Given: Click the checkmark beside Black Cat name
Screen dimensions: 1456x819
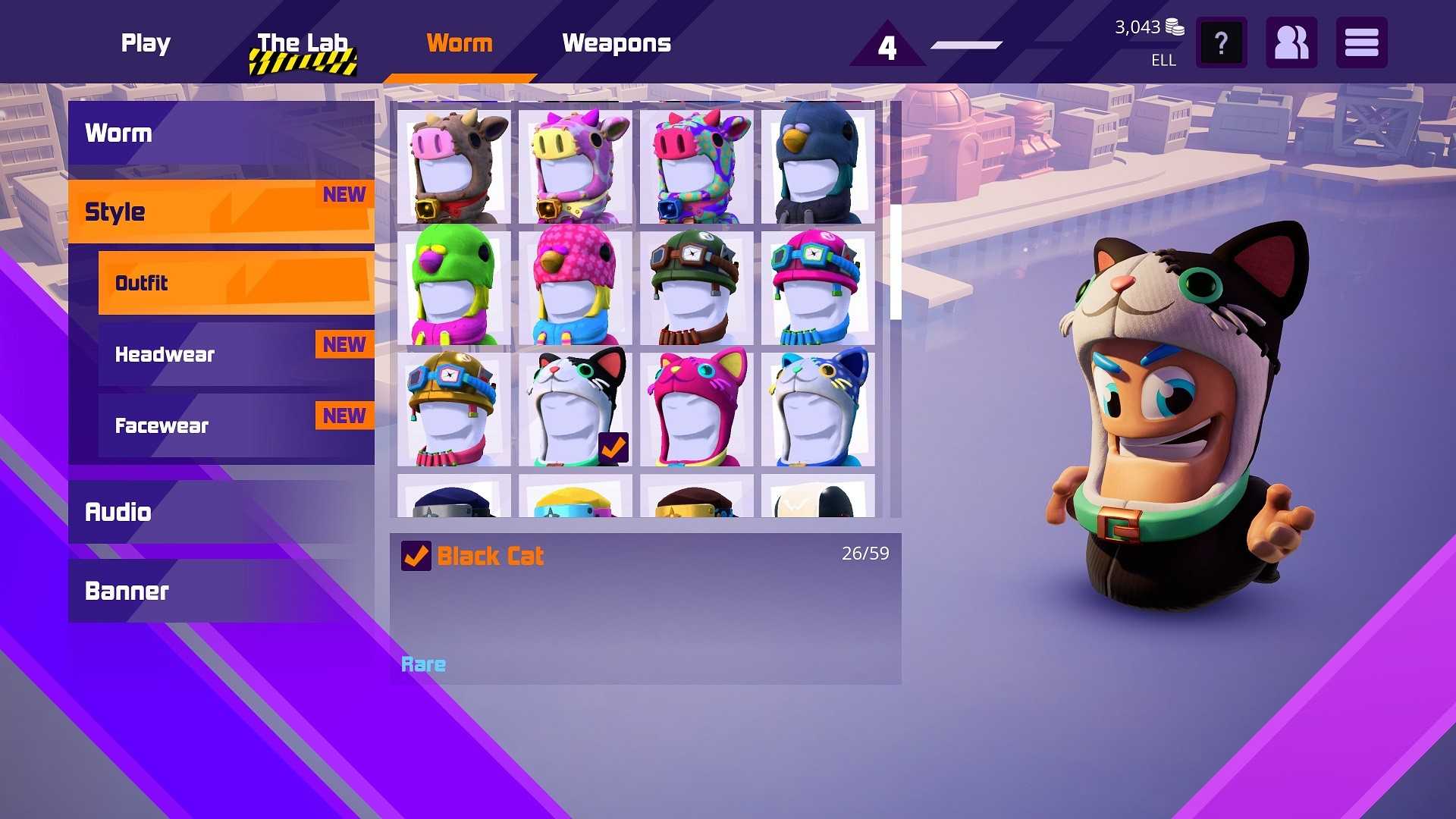Looking at the screenshot, I should [x=414, y=556].
